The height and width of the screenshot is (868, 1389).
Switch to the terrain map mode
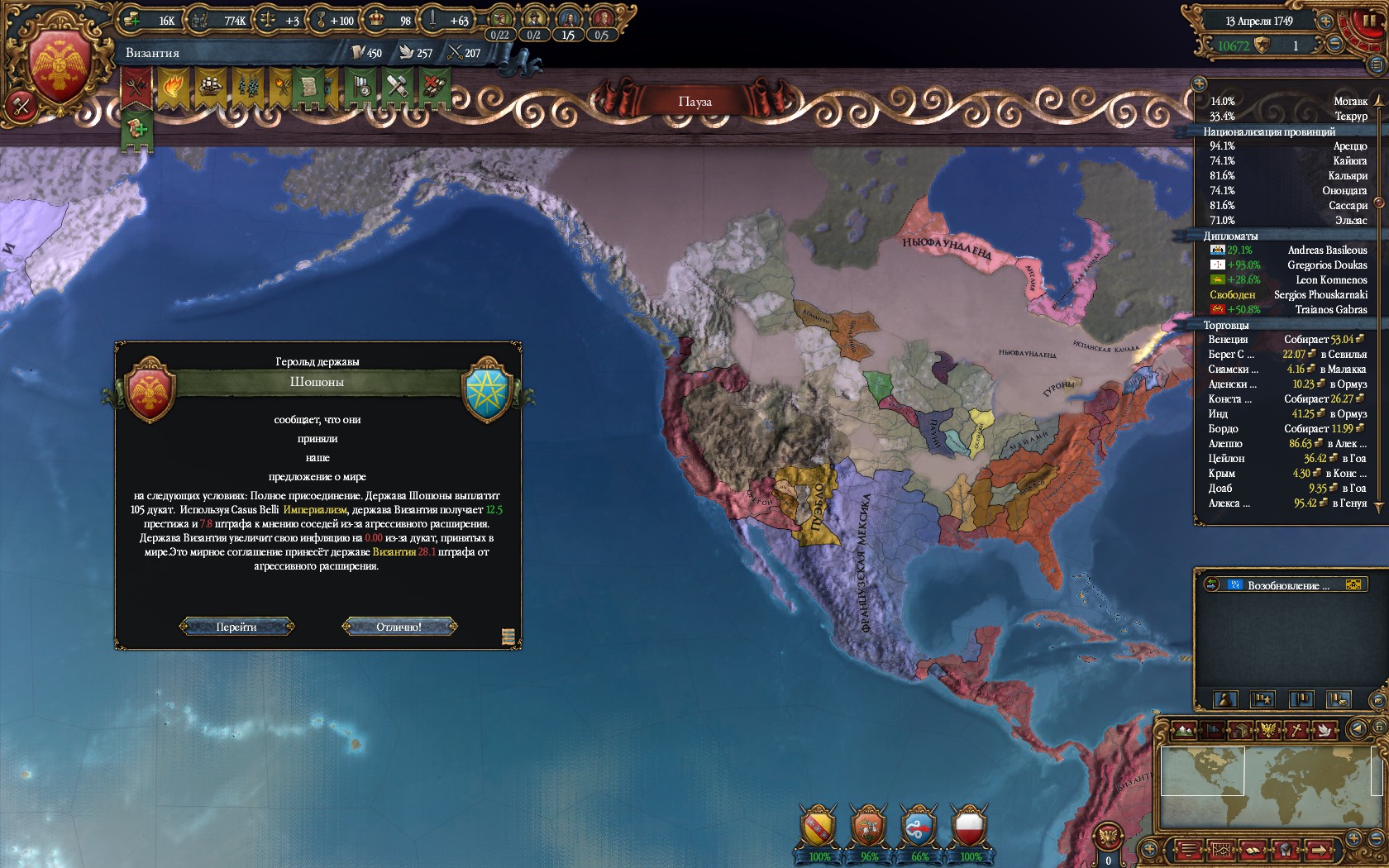(1184, 730)
